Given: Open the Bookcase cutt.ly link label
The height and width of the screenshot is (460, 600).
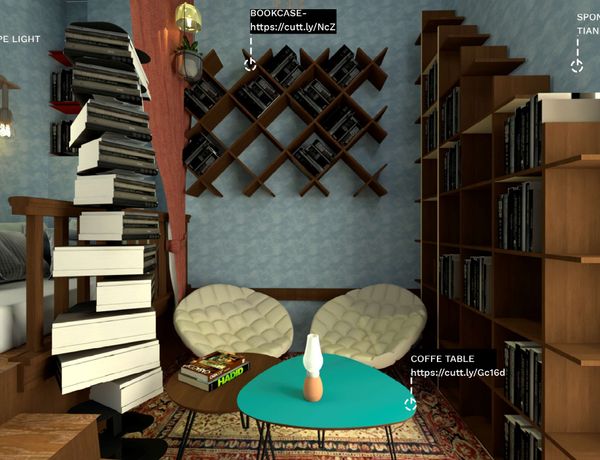Looking at the screenshot, I should click(x=292, y=27).
